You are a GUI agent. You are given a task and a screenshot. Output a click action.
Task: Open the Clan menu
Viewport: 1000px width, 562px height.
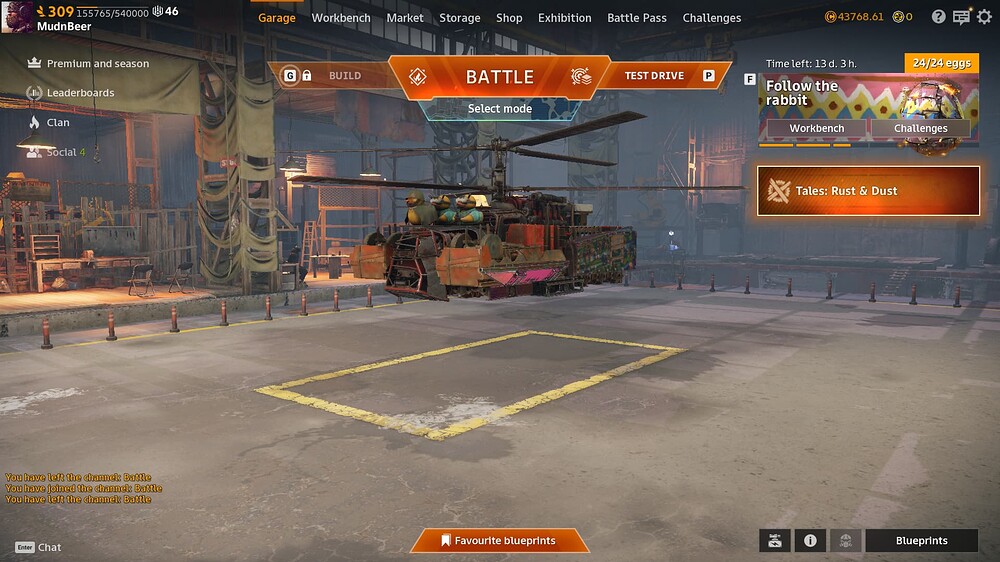pos(58,123)
